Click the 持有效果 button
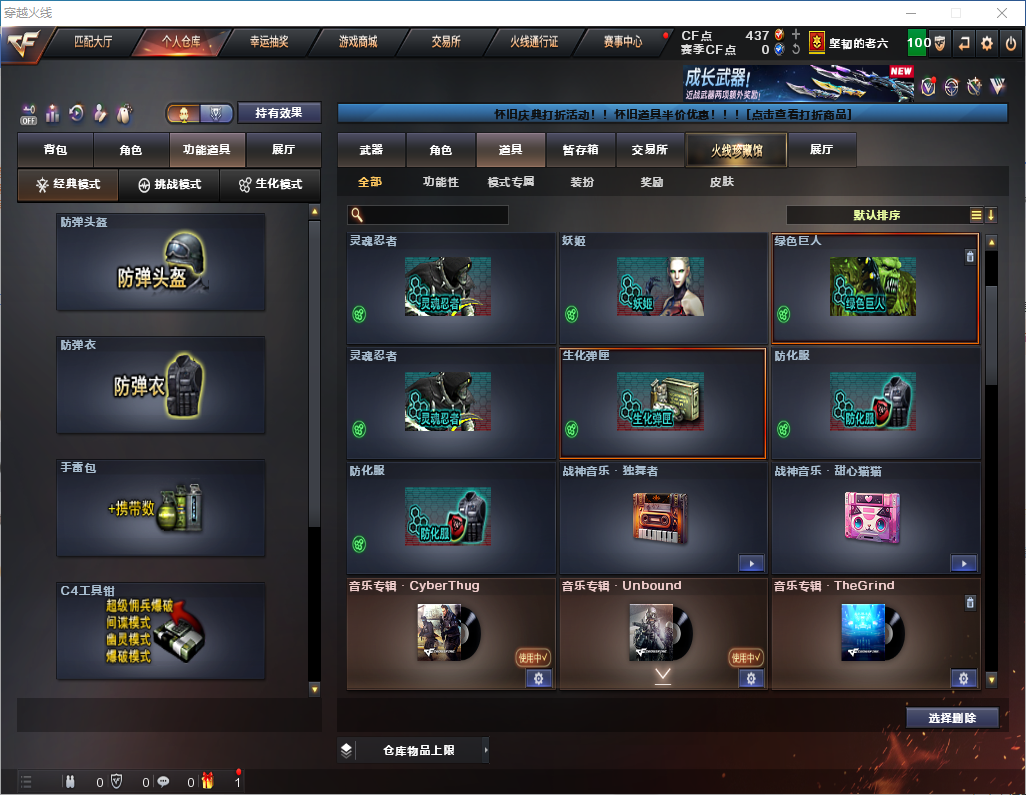This screenshot has height=795, width=1026. click(279, 113)
